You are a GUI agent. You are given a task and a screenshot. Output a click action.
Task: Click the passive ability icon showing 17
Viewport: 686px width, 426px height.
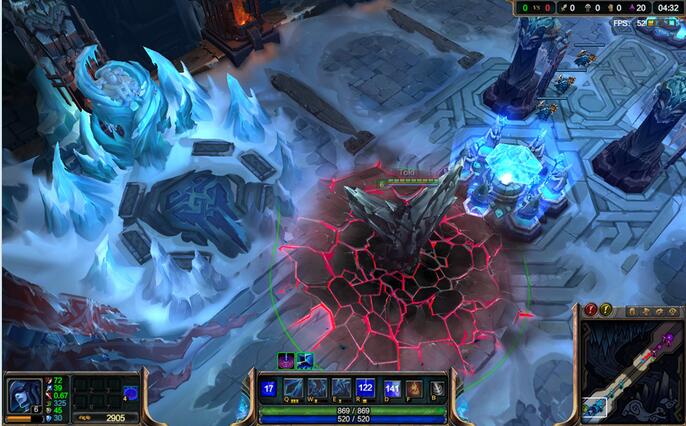click(268, 388)
